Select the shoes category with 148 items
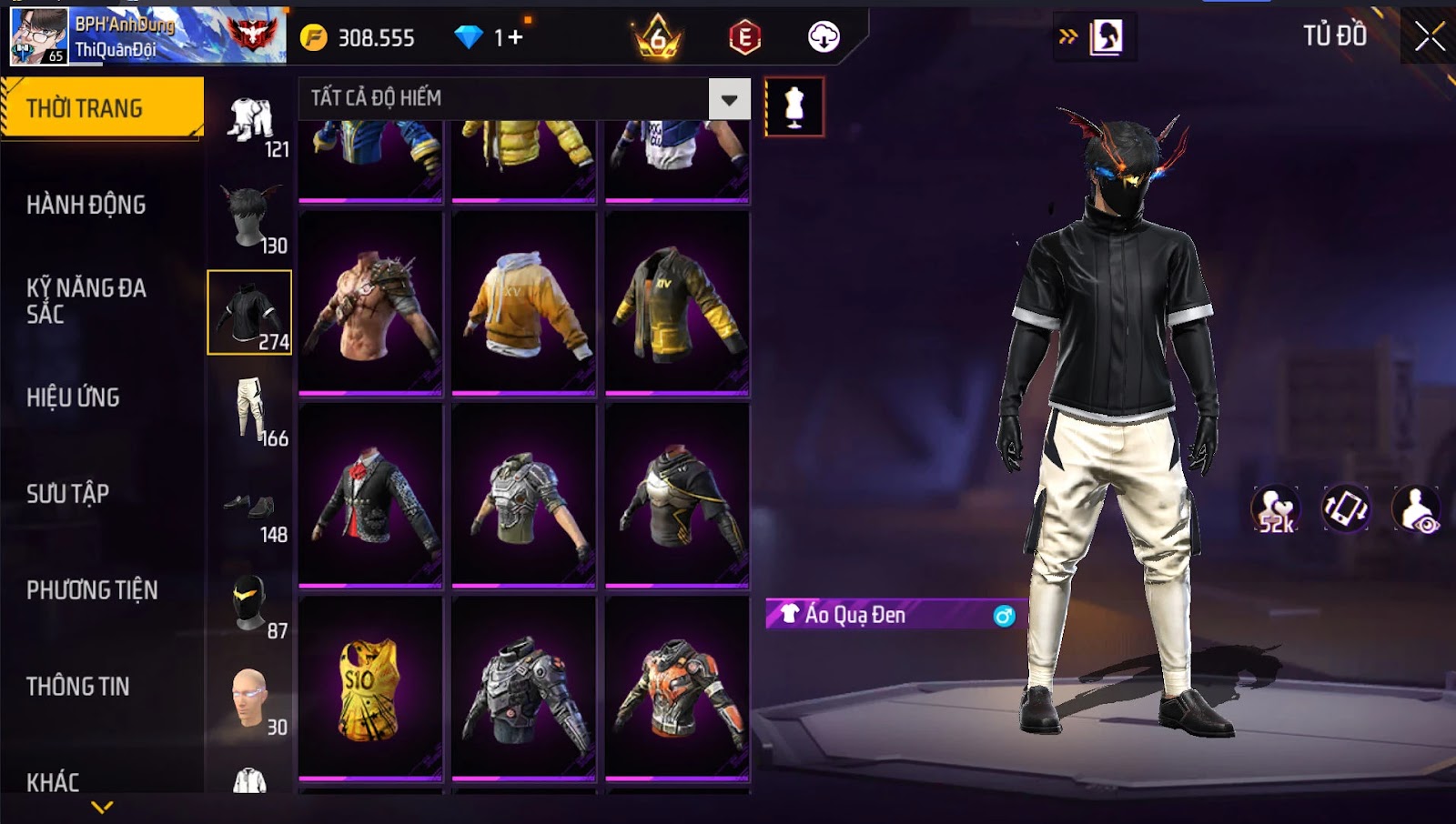 pos(250,509)
